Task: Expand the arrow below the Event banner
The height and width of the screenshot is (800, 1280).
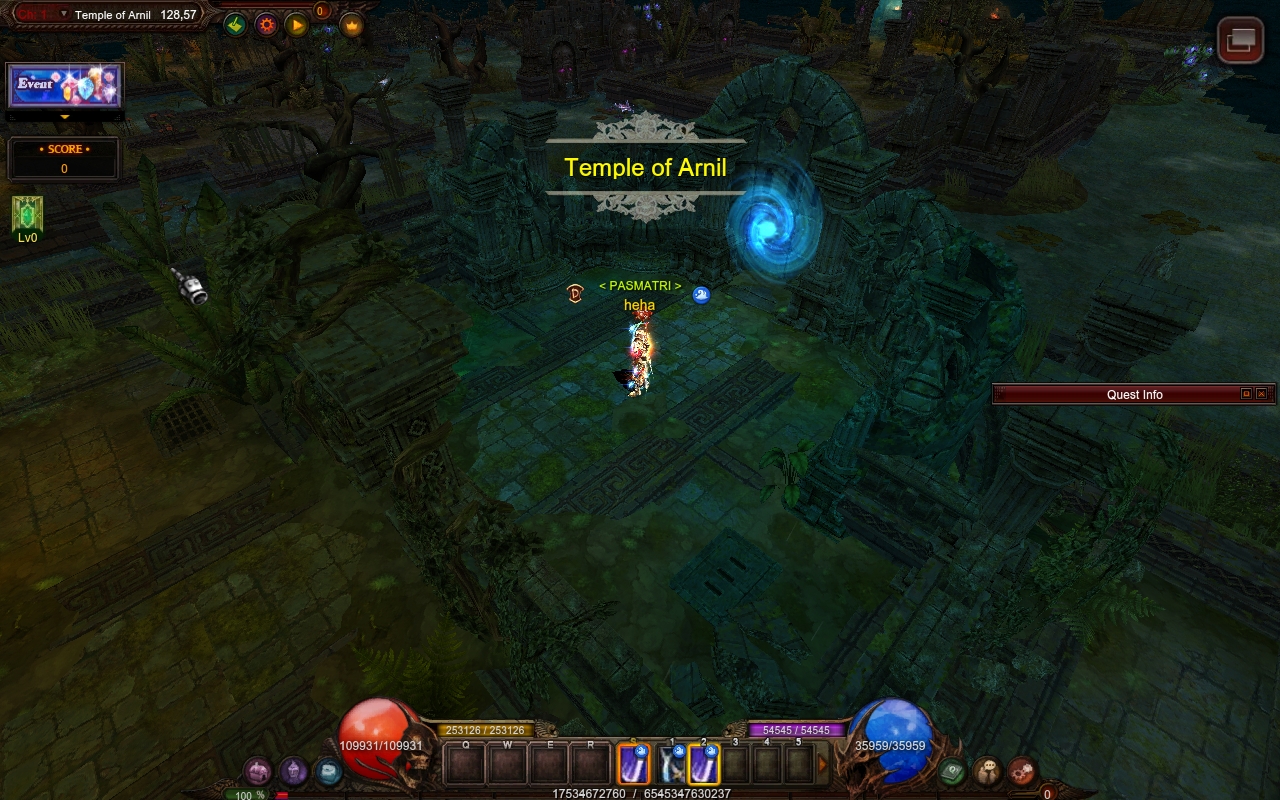Action: click(65, 117)
